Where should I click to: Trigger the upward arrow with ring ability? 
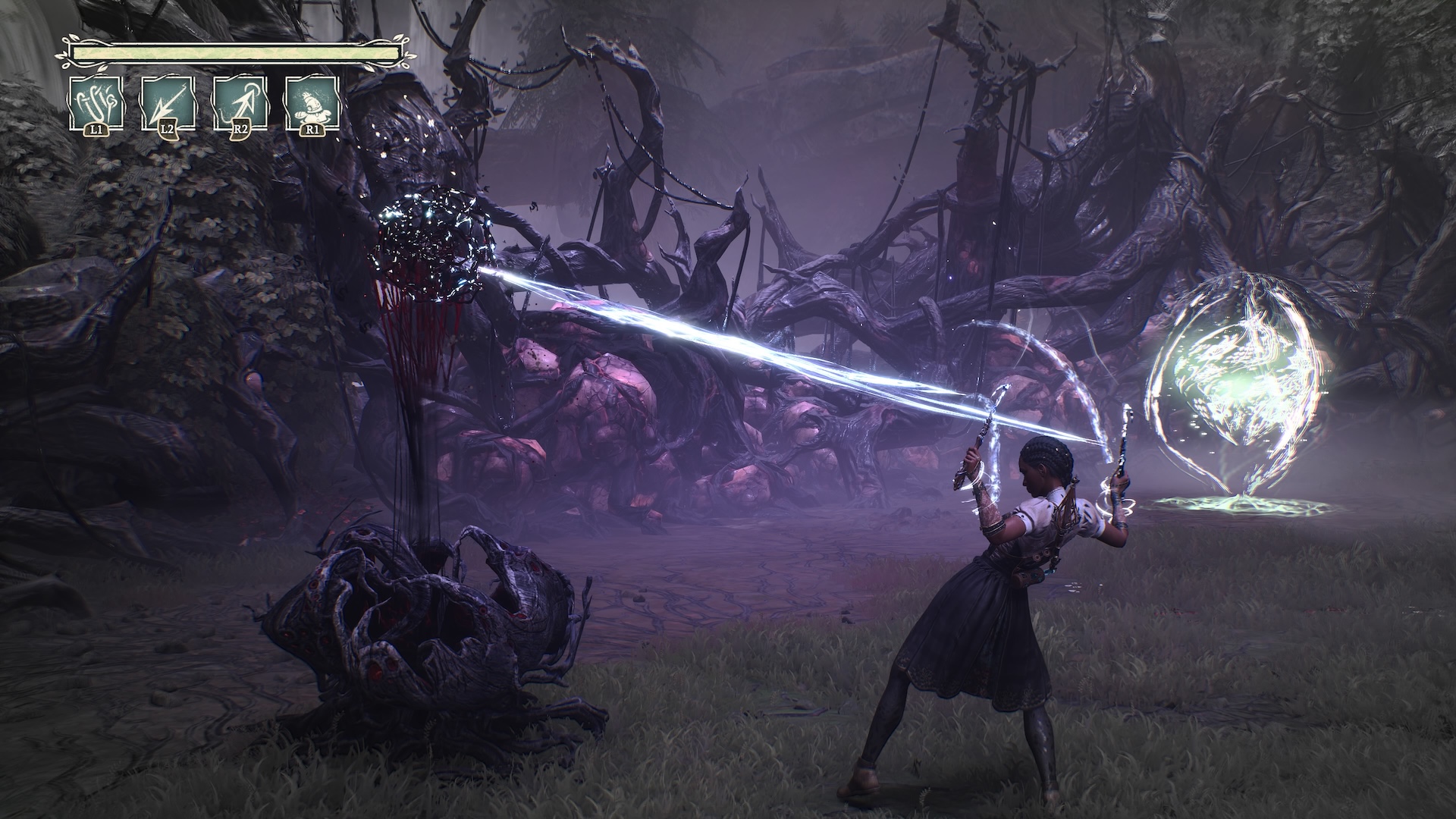[240, 103]
